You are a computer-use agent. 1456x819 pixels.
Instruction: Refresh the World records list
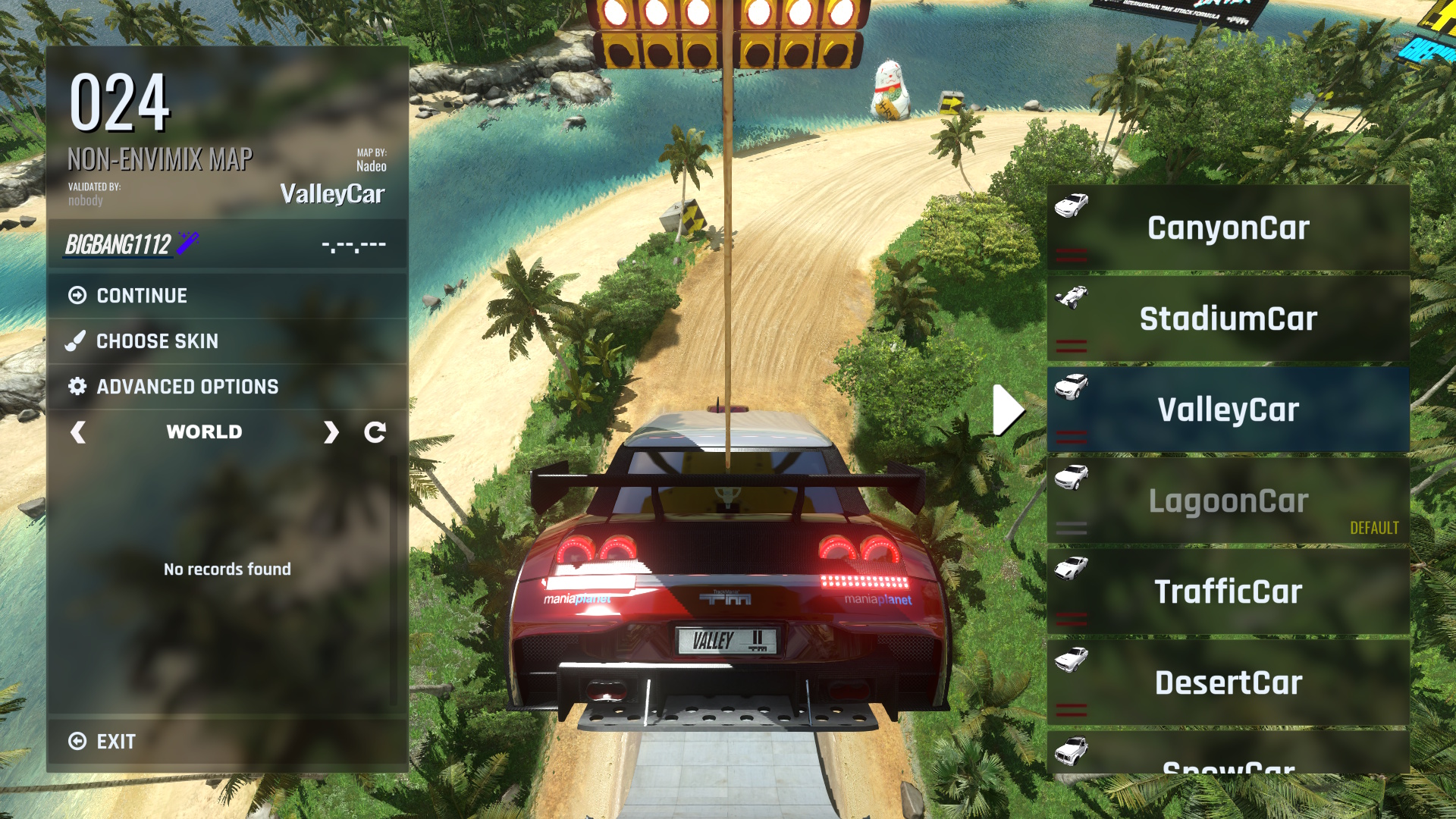375,432
